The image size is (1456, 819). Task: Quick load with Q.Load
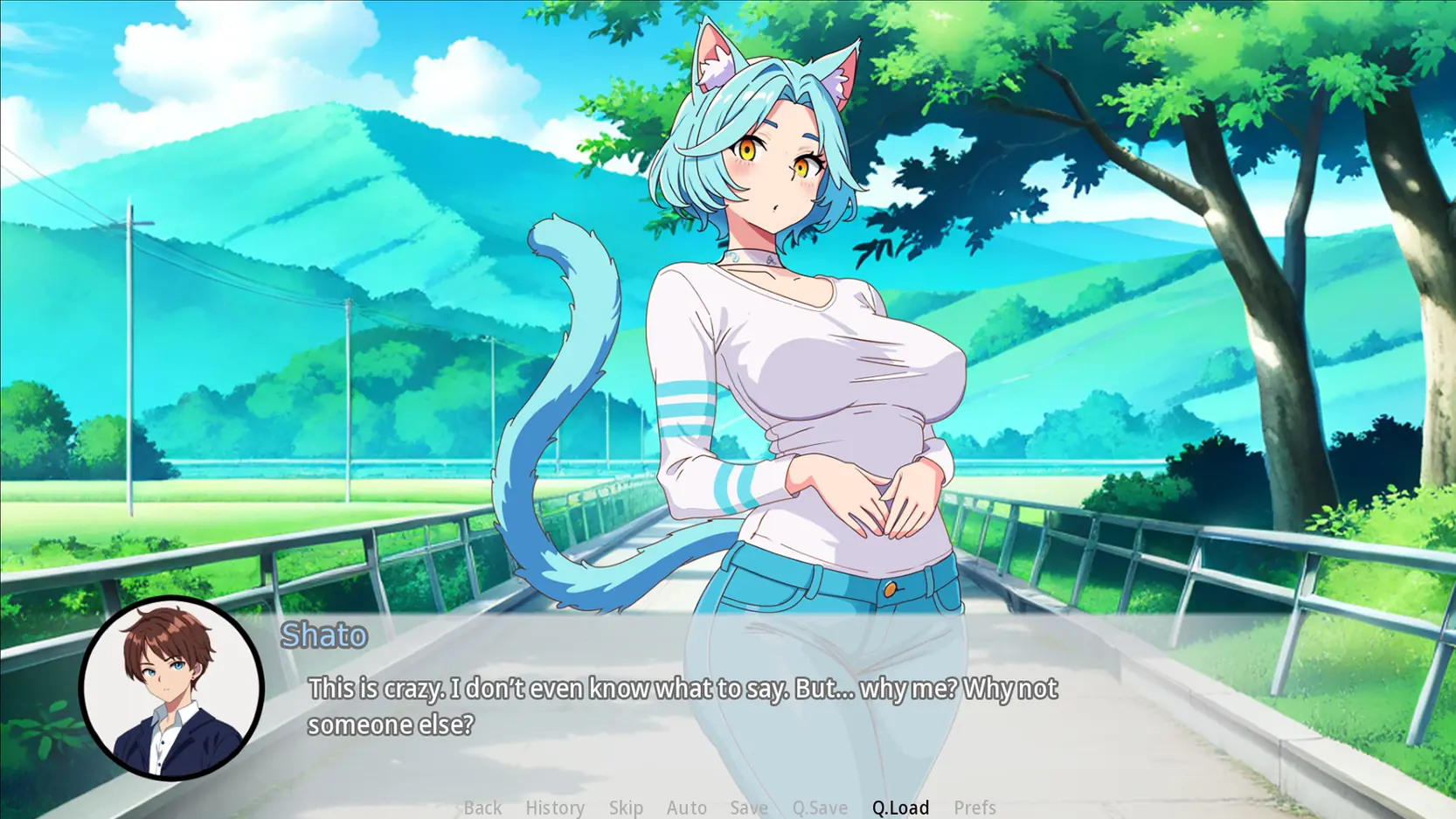point(900,807)
